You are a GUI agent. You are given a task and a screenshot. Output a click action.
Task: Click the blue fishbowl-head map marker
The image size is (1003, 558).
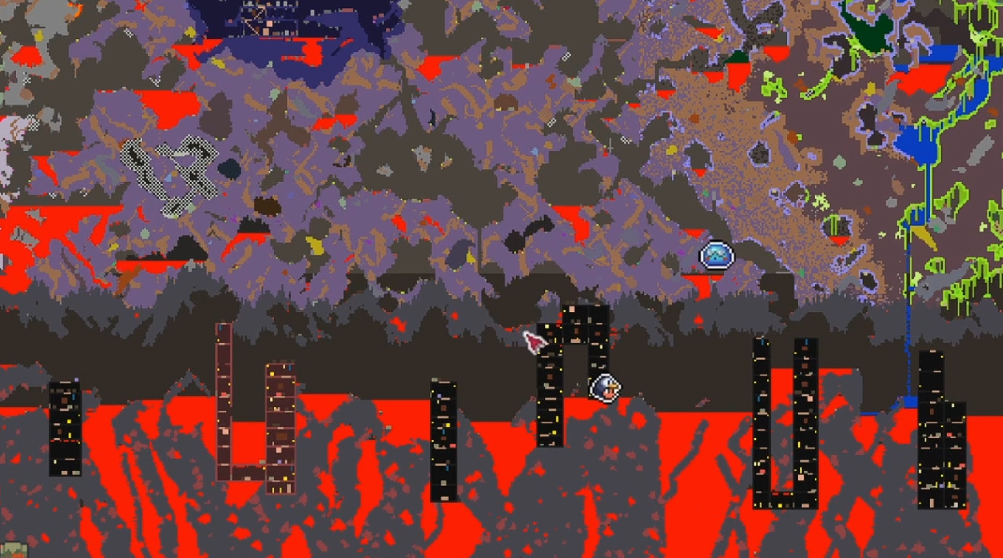[x=717, y=257]
